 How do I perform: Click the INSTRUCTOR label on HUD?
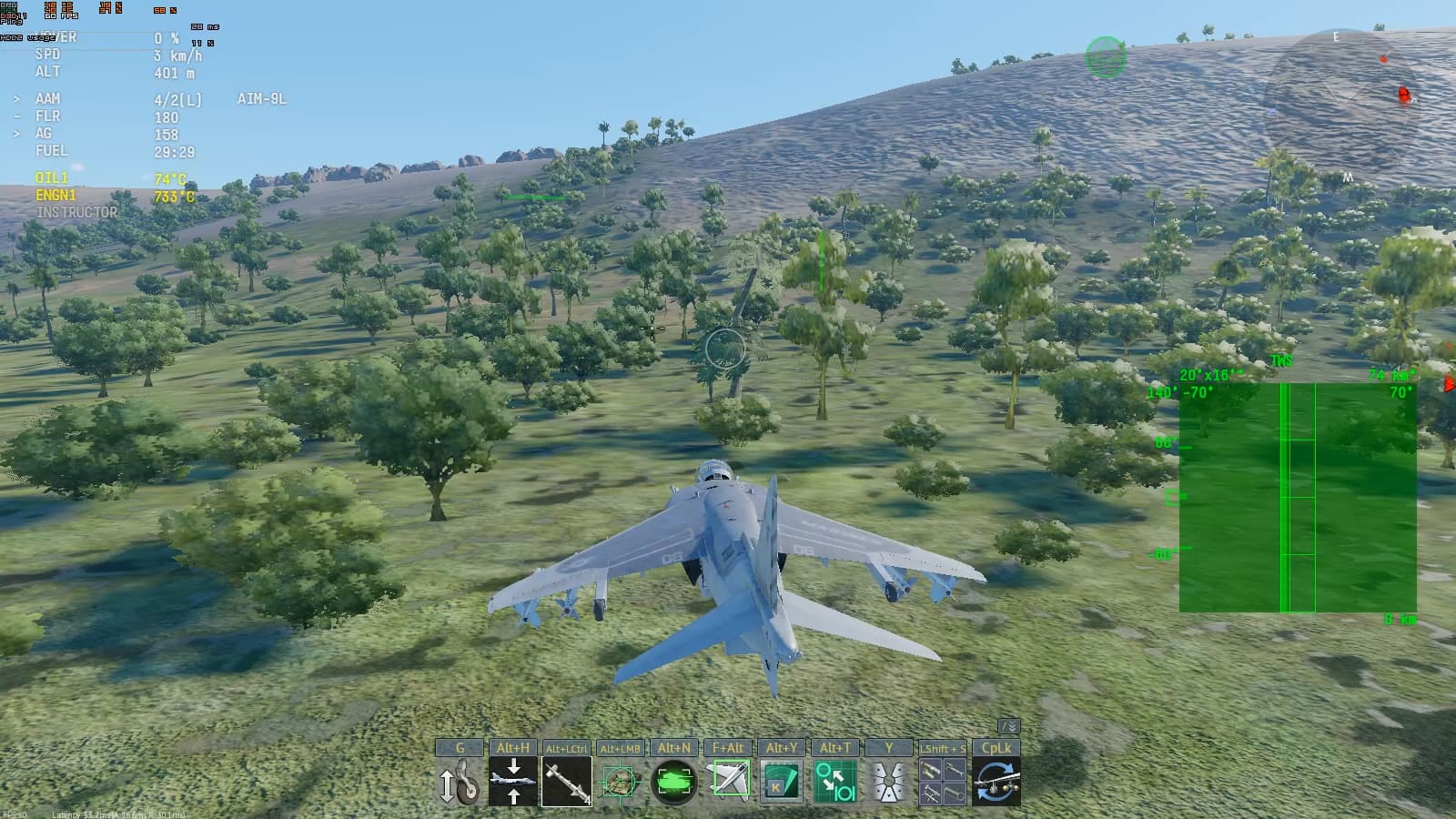(77, 210)
